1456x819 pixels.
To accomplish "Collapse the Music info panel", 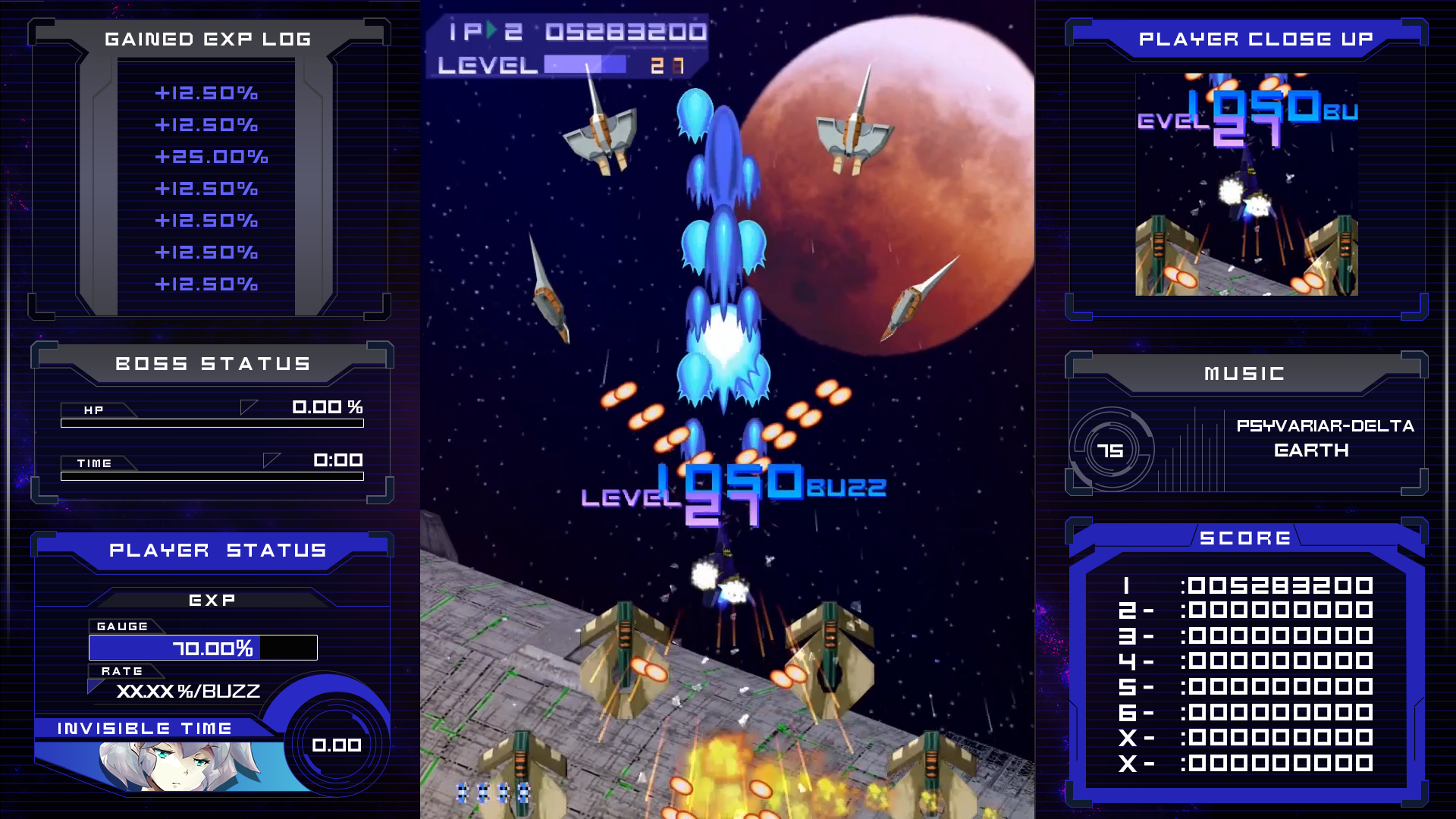I will tap(1244, 373).
